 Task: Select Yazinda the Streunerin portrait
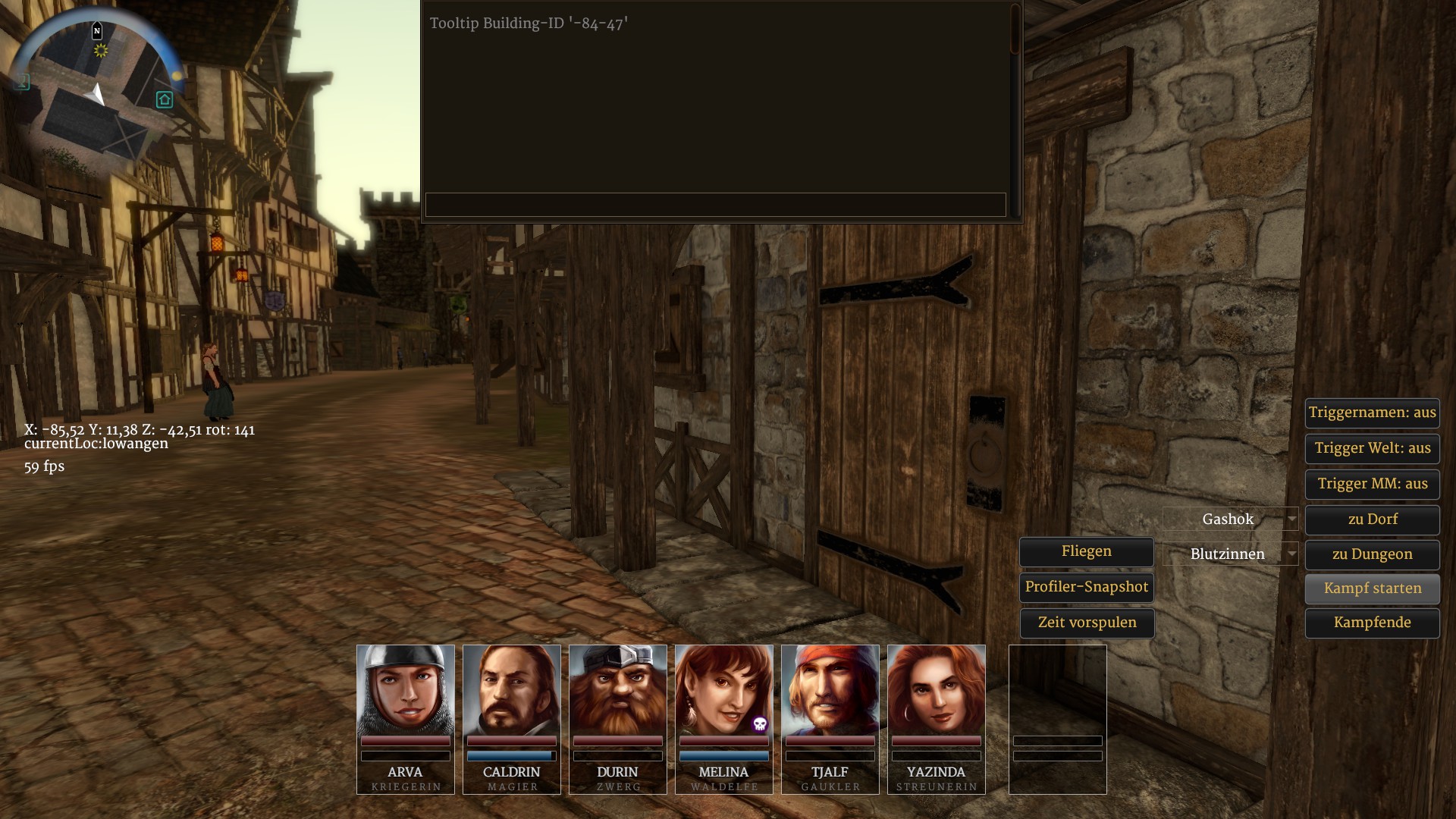[x=937, y=690]
